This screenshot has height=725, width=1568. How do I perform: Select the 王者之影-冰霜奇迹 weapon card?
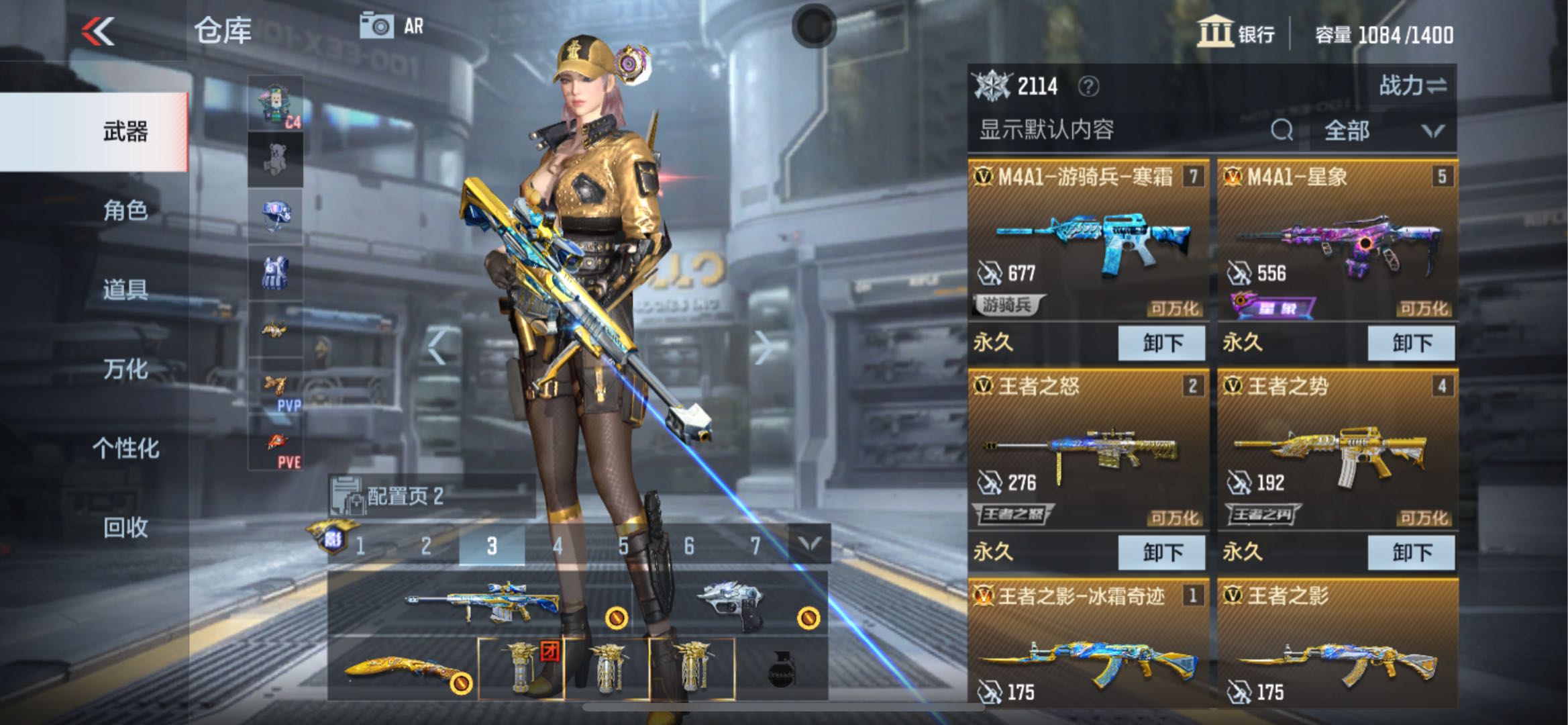click(x=1088, y=644)
